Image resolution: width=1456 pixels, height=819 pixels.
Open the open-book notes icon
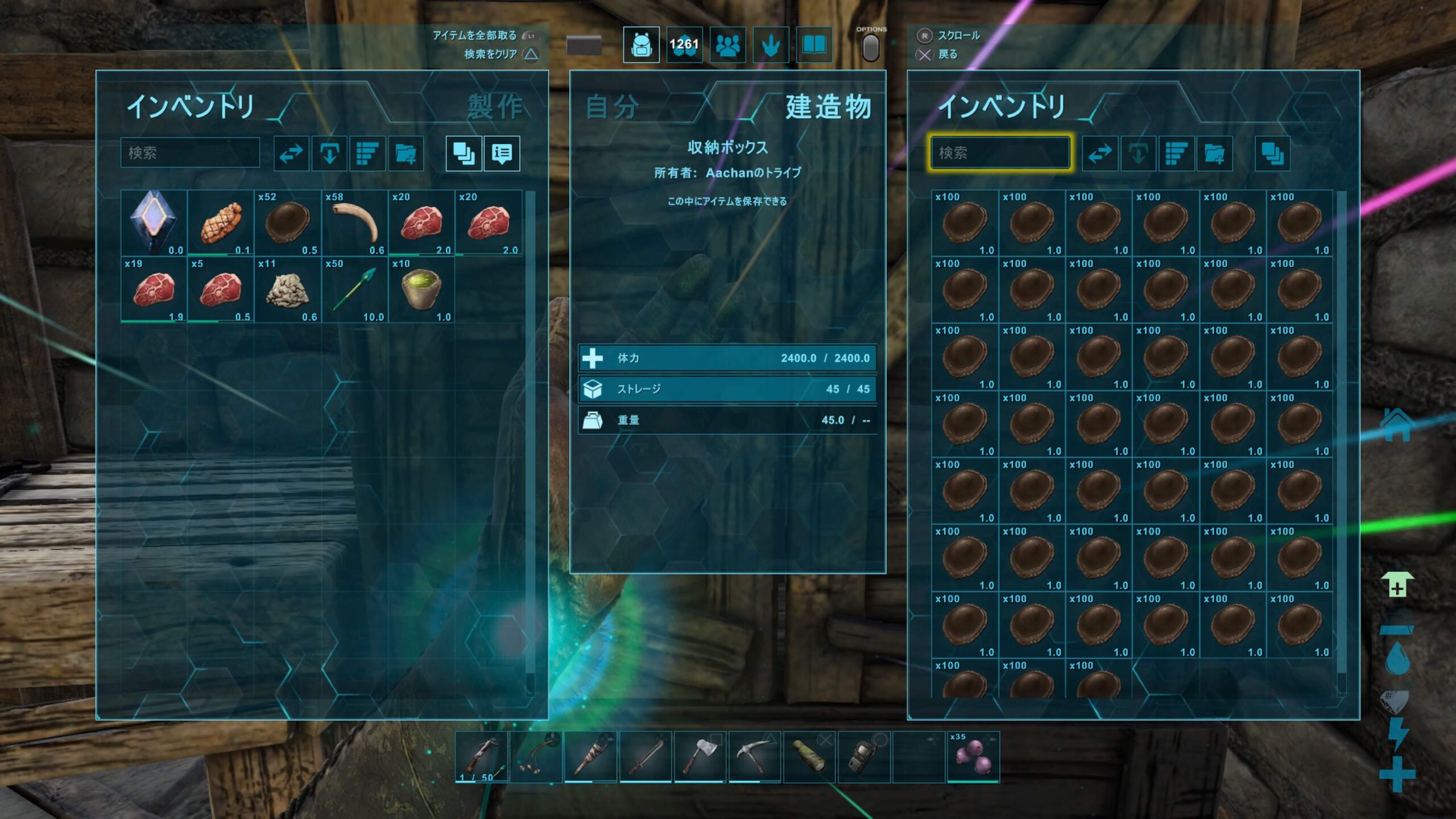click(x=814, y=45)
